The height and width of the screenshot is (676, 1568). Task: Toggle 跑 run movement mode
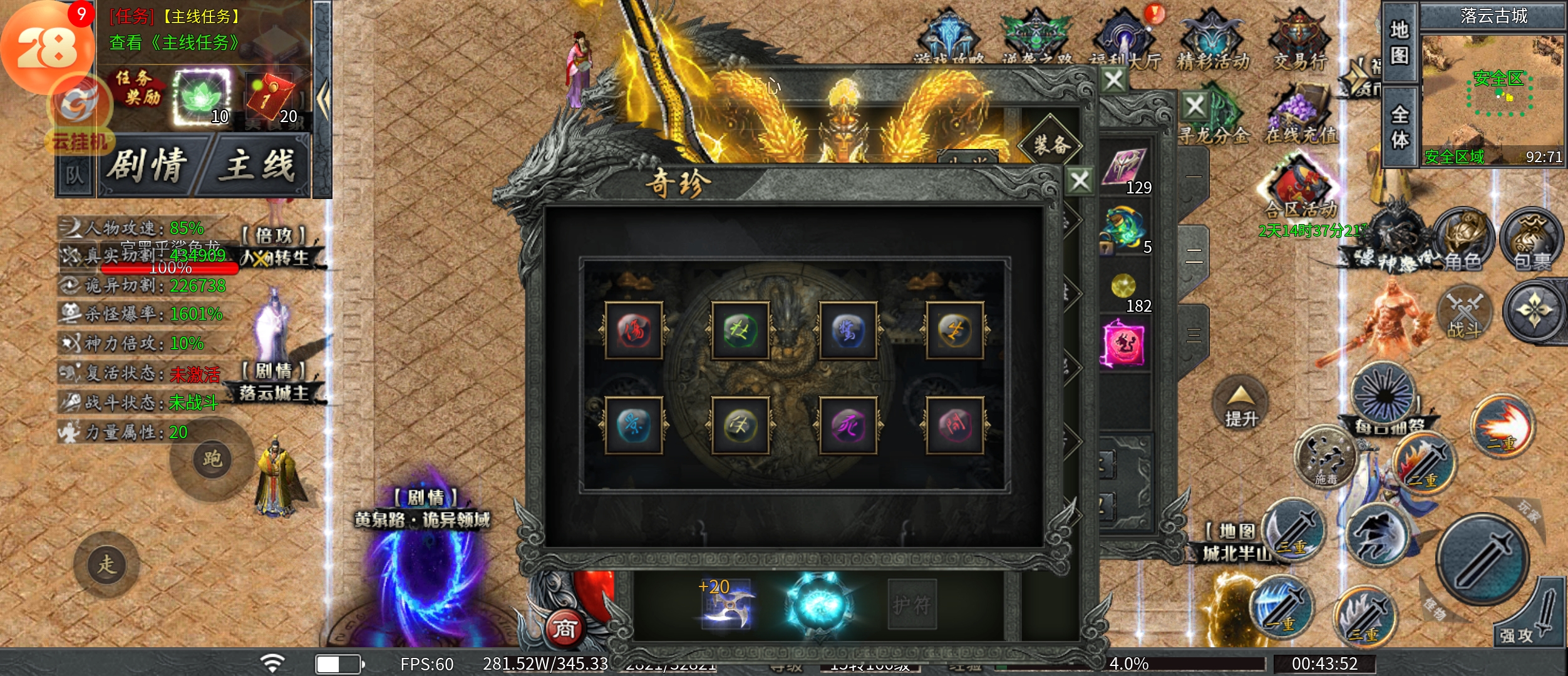pyautogui.click(x=212, y=459)
